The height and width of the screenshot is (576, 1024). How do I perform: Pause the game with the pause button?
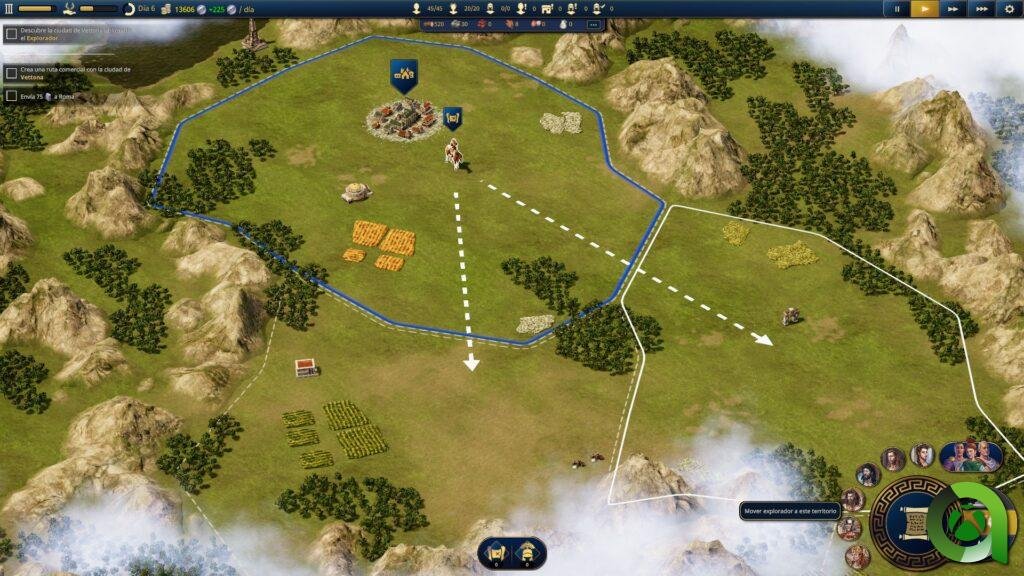click(x=897, y=9)
